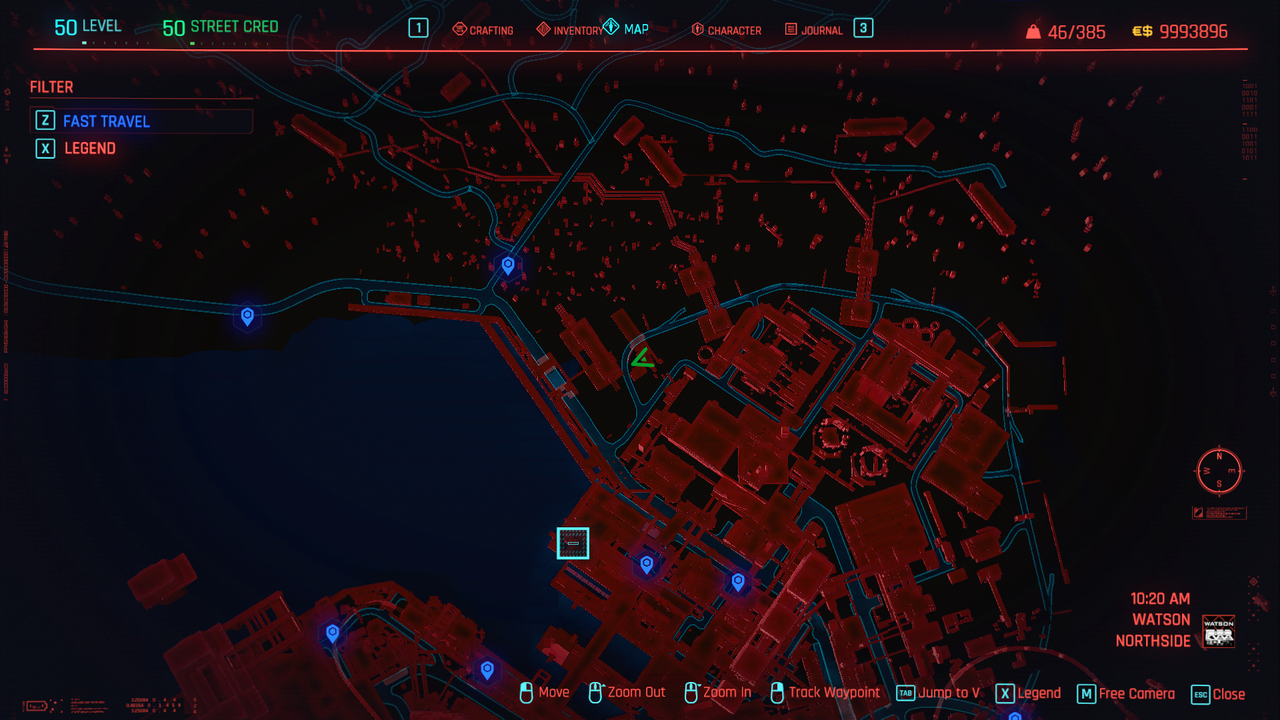
Task: Go to the Journal tab
Action: [814, 30]
